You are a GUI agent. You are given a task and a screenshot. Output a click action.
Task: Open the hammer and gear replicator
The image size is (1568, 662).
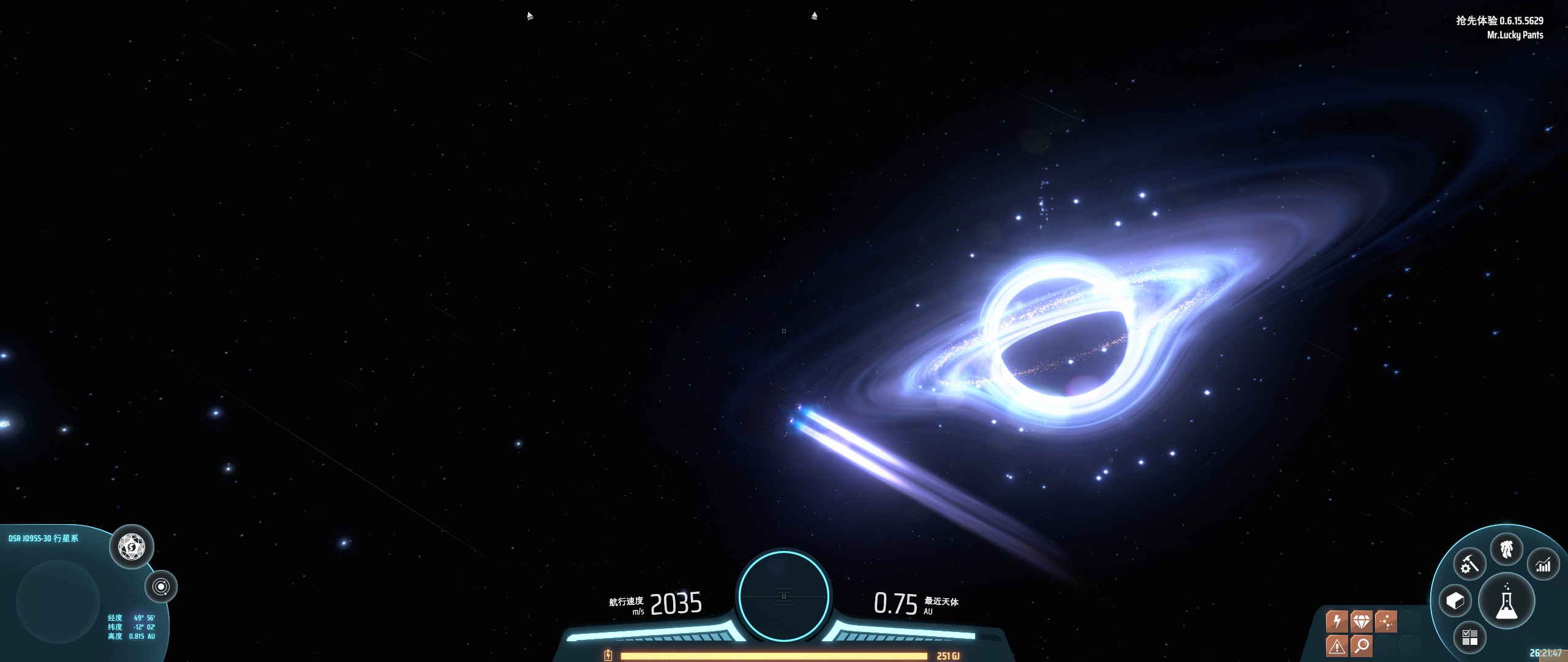click(x=1469, y=565)
